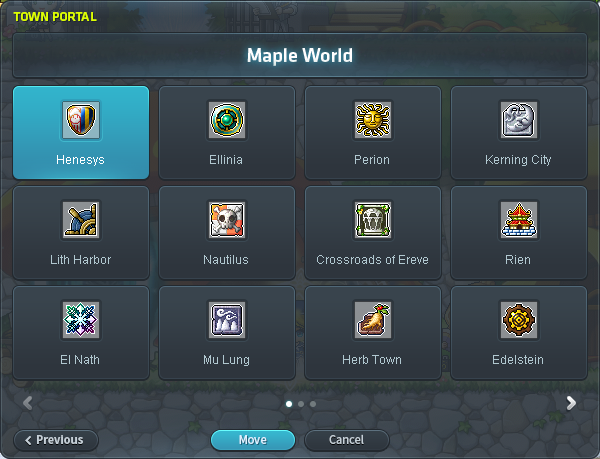The height and width of the screenshot is (459, 600).
Task: Select the Henesys town tile
Action: (x=81, y=132)
